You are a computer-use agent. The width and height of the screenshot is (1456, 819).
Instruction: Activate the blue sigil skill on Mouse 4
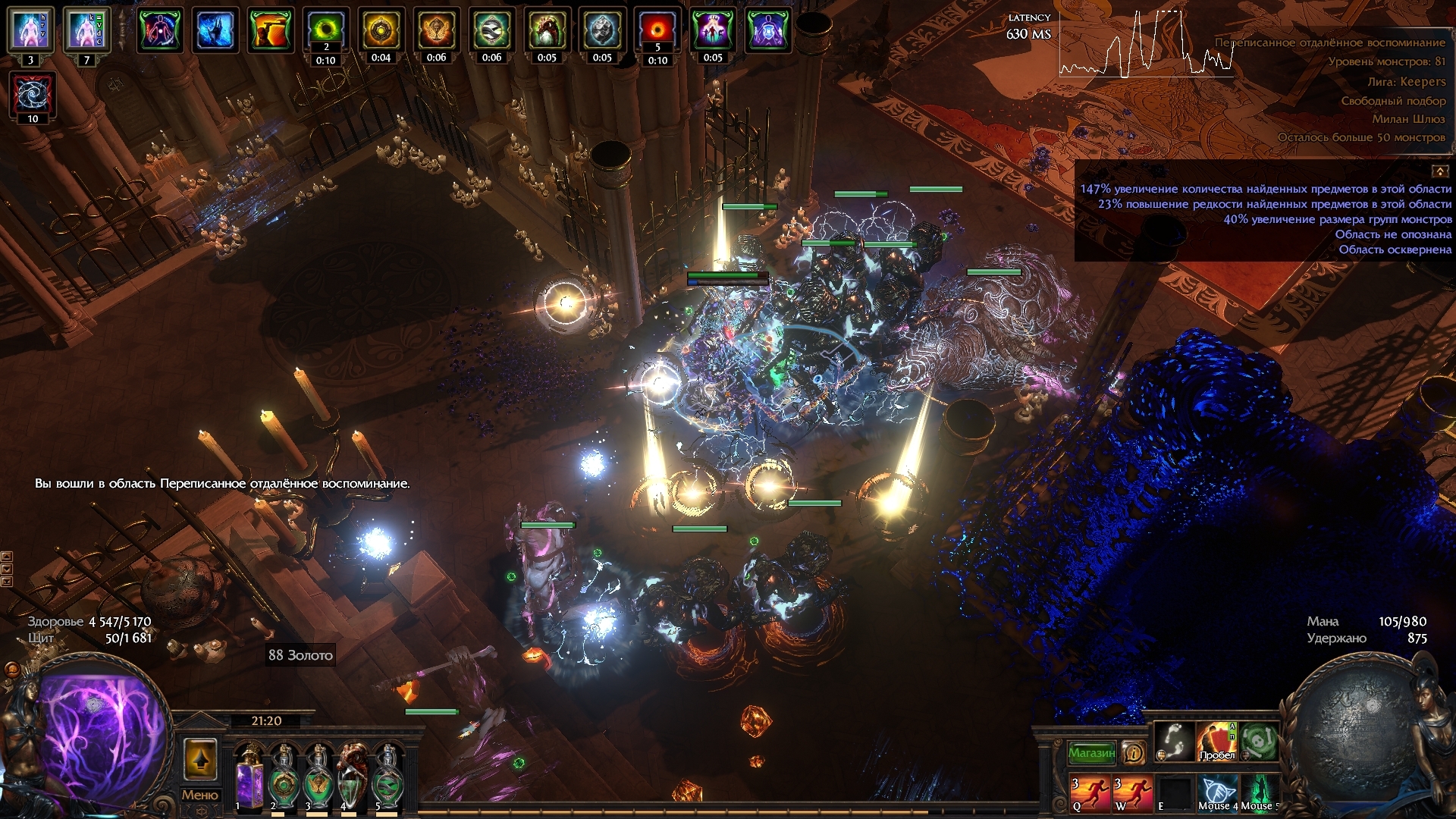(1217, 792)
